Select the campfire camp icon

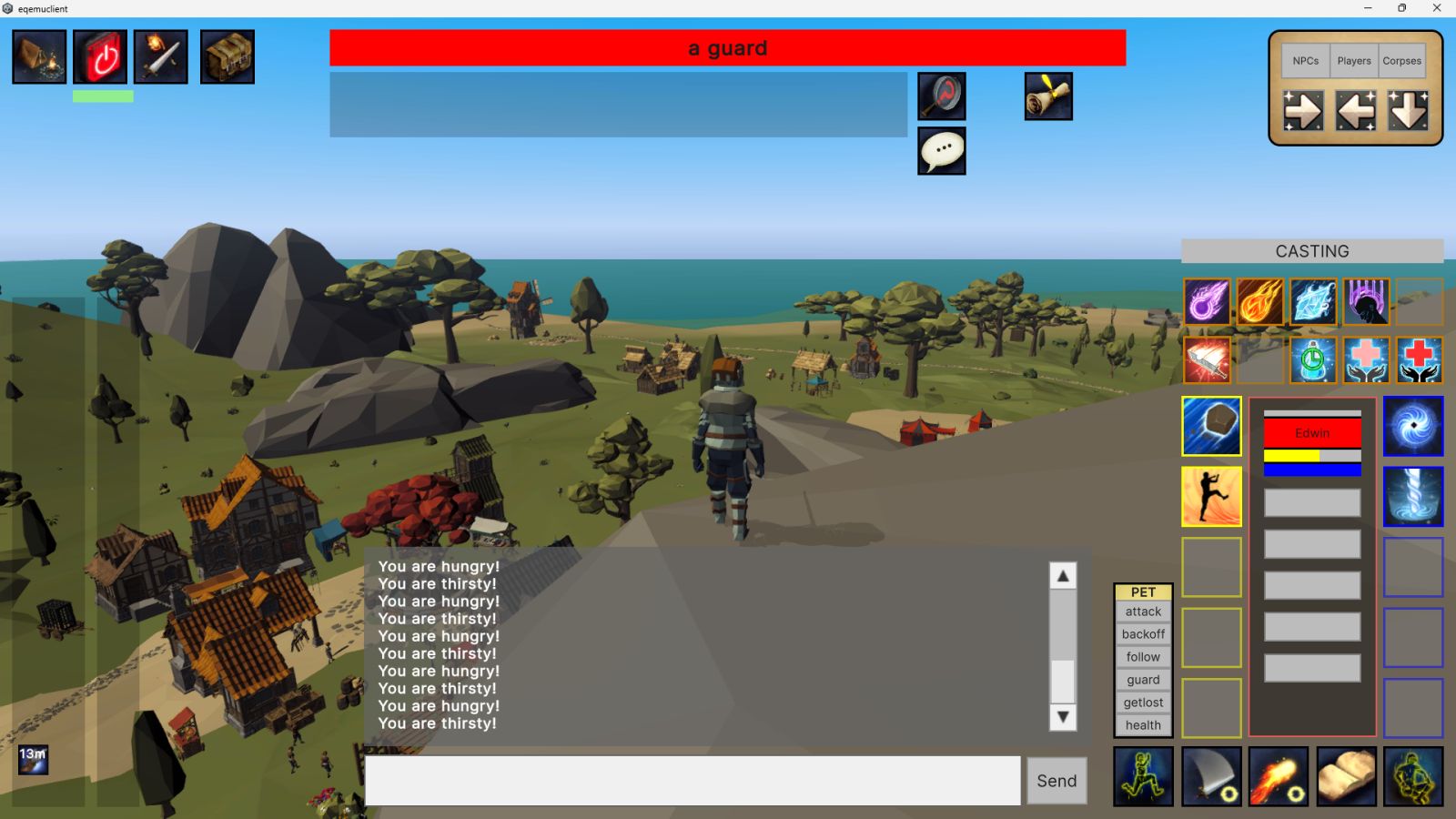[x=39, y=56]
